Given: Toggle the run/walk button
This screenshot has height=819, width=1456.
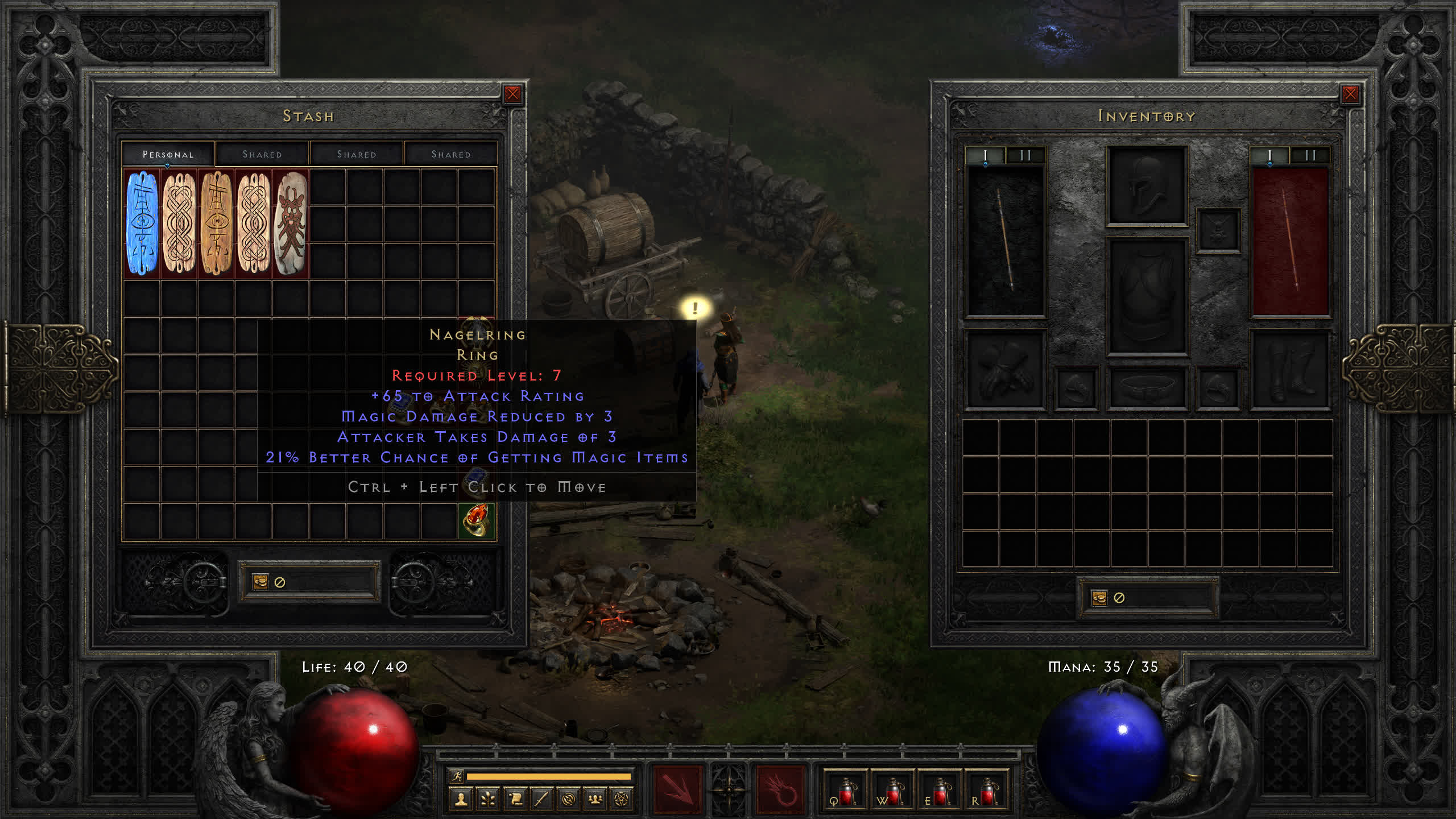Looking at the screenshot, I should [457, 776].
